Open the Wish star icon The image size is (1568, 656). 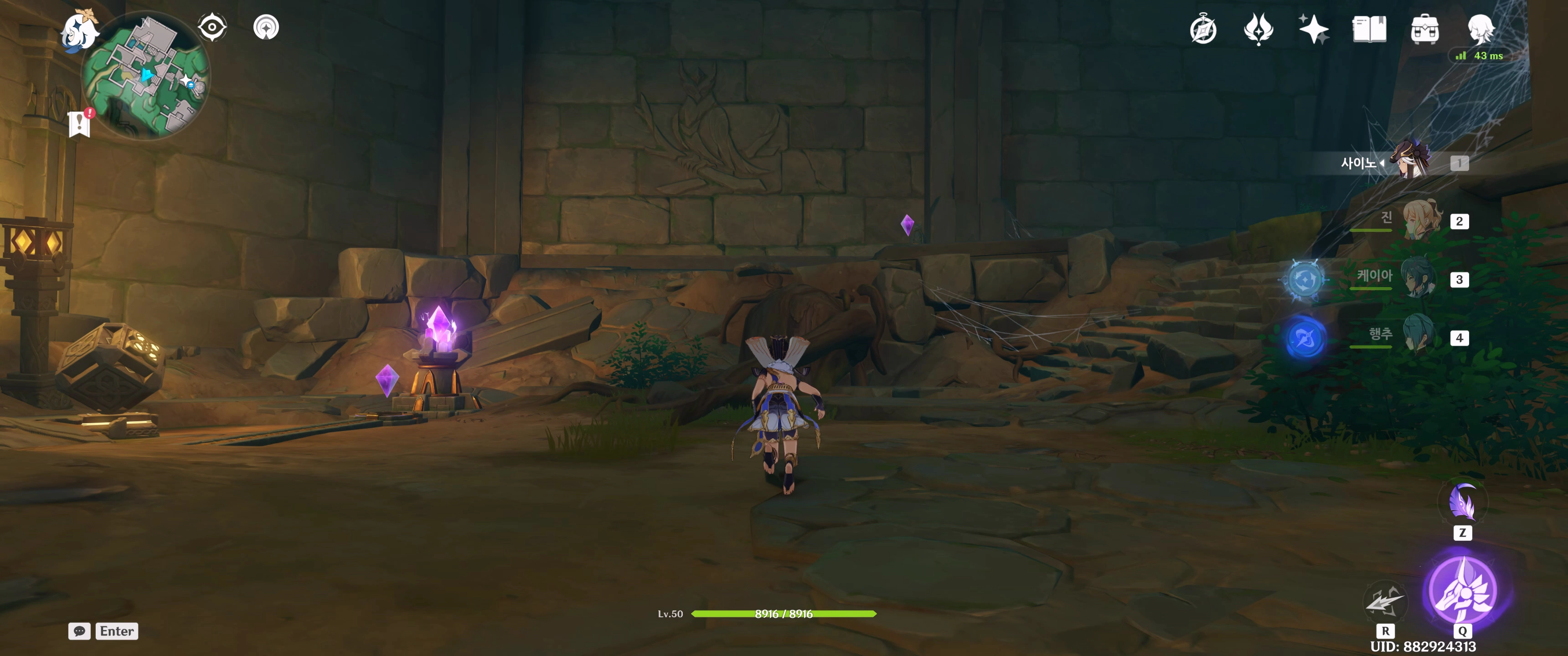[x=1313, y=29]
